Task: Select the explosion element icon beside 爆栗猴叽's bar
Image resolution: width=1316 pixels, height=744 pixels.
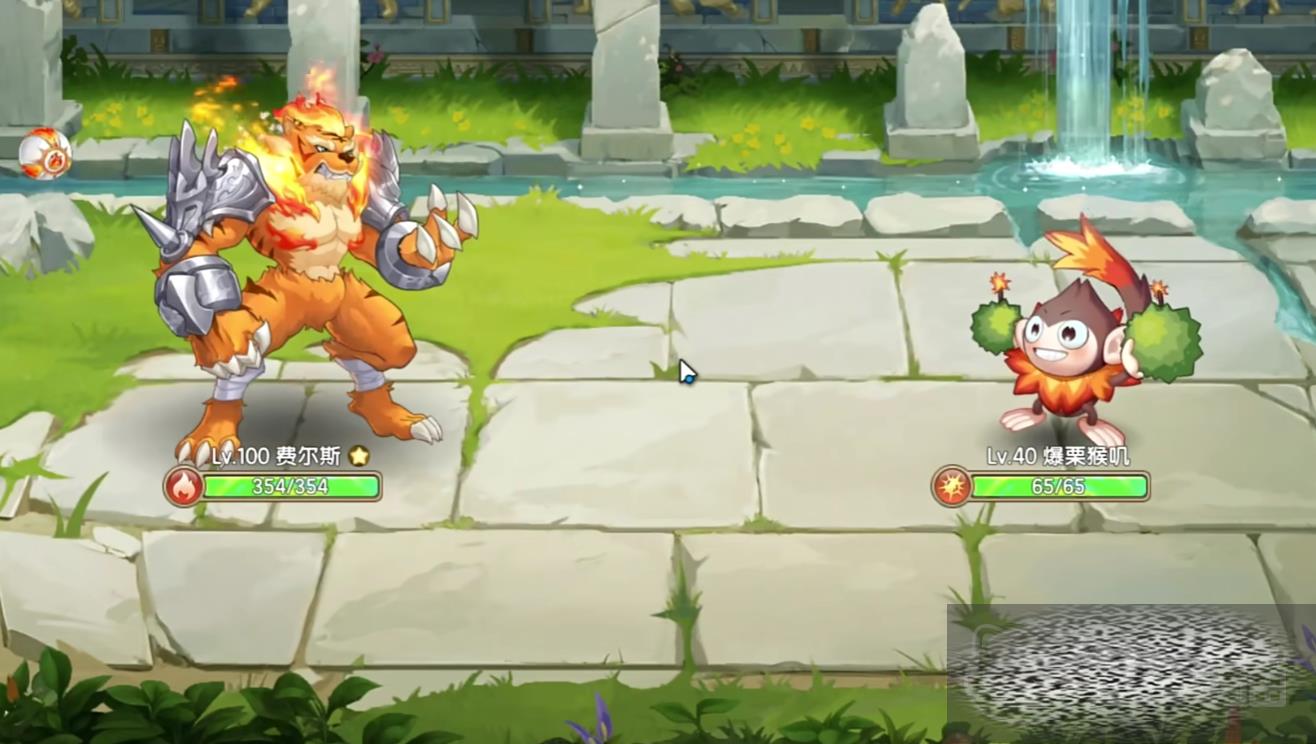Action: pyautogui.click(x=951, y=487)
